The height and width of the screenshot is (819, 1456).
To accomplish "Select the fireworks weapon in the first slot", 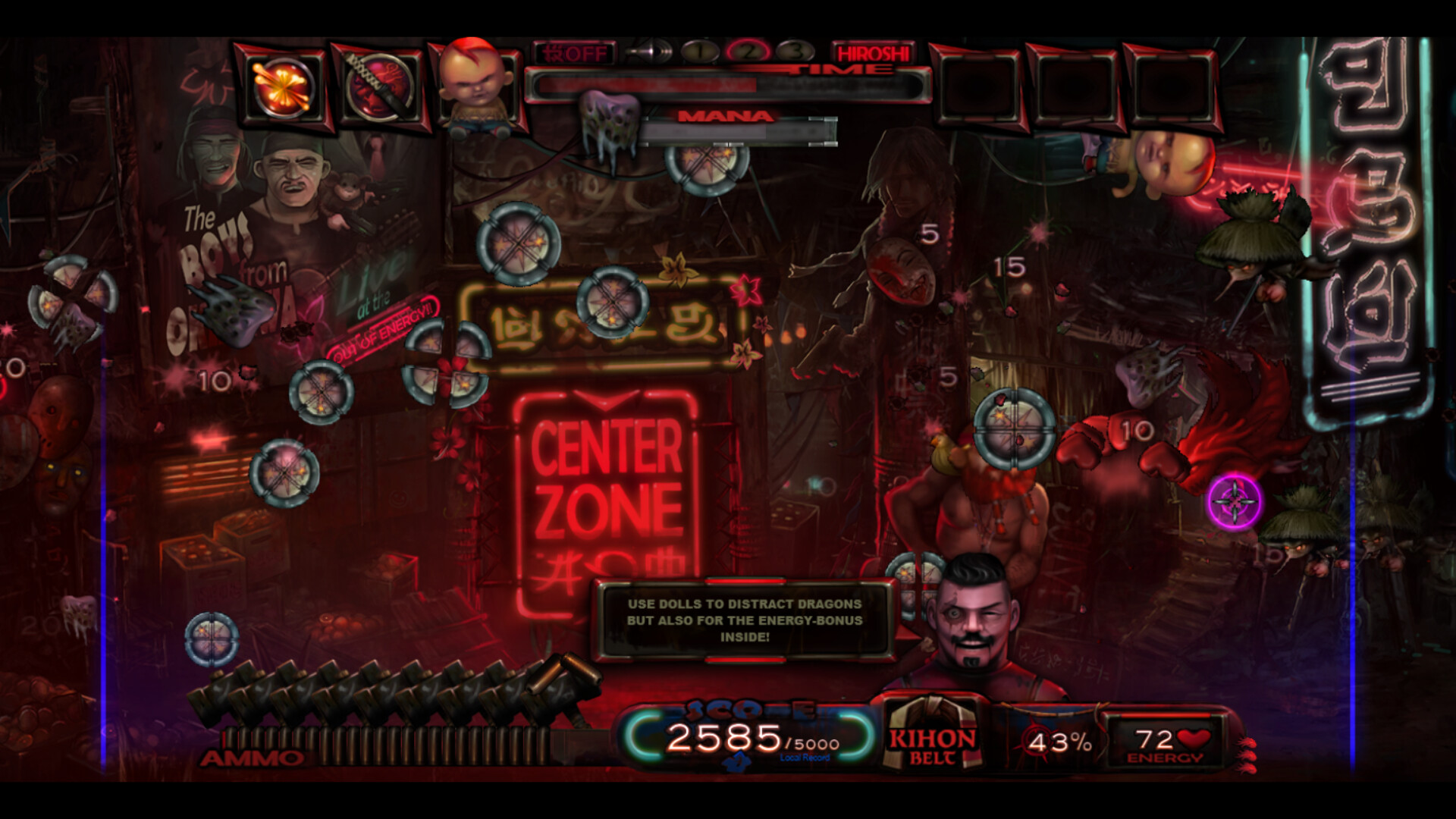I will (x=284, y=85).
